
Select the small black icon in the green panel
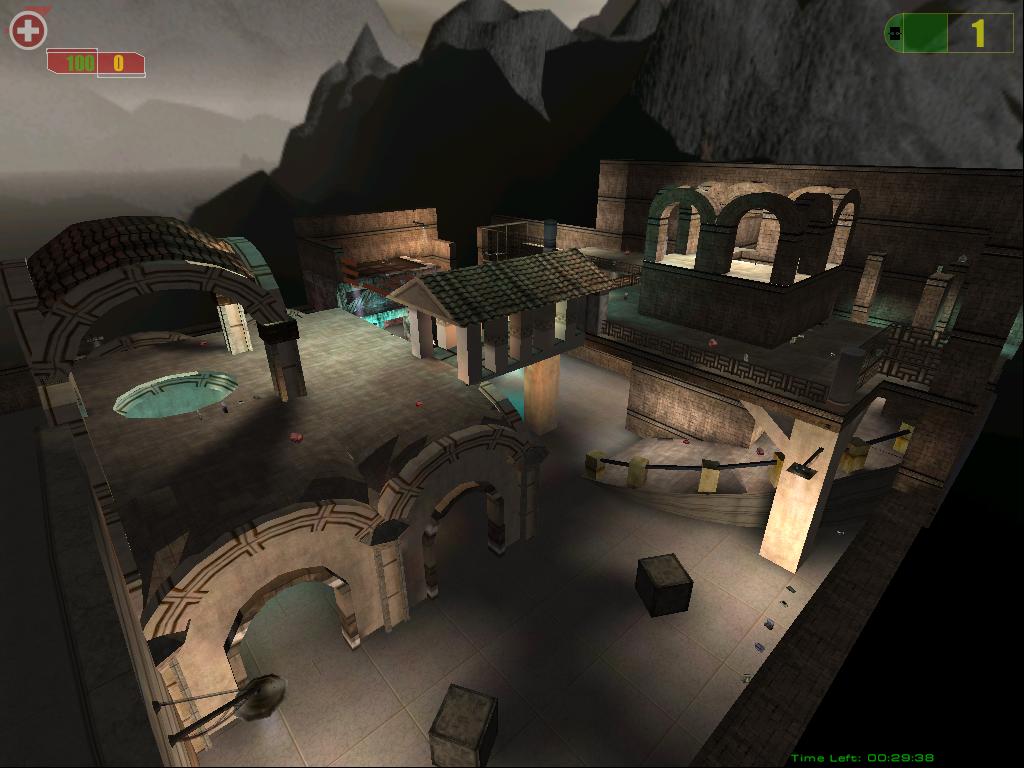click(896, 34)
